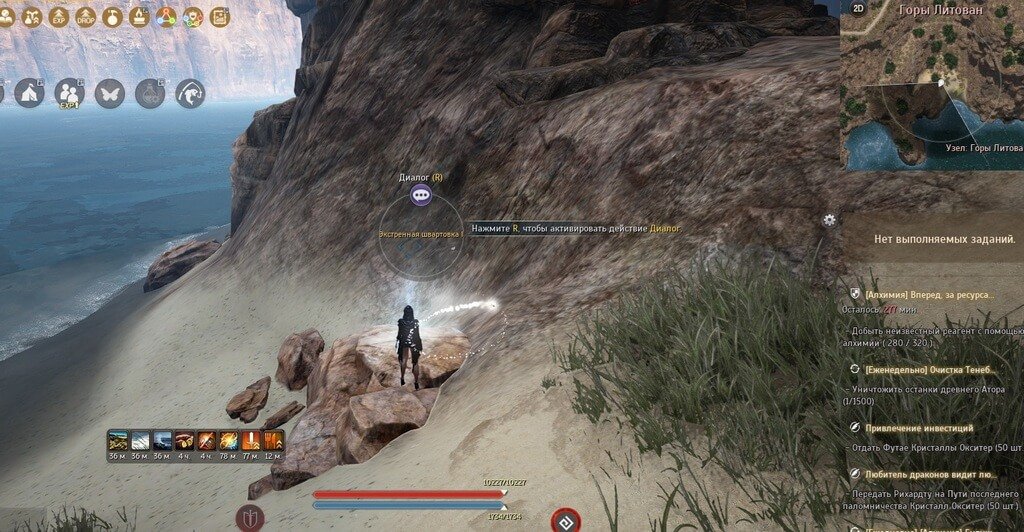Viewport: 1024px width, 532px height.
Task: Open the tent camp icon
Action: (x=29, y=94)
